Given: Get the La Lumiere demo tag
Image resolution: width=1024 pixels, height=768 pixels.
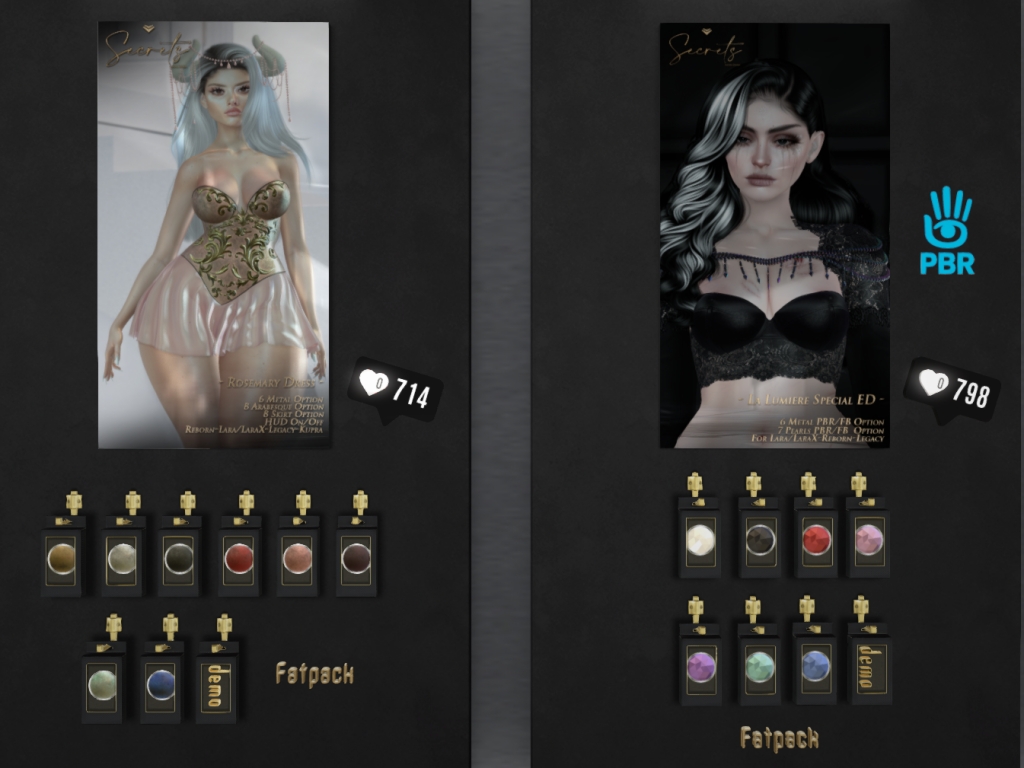Looking at the screenshot, I should click(868, 664).
